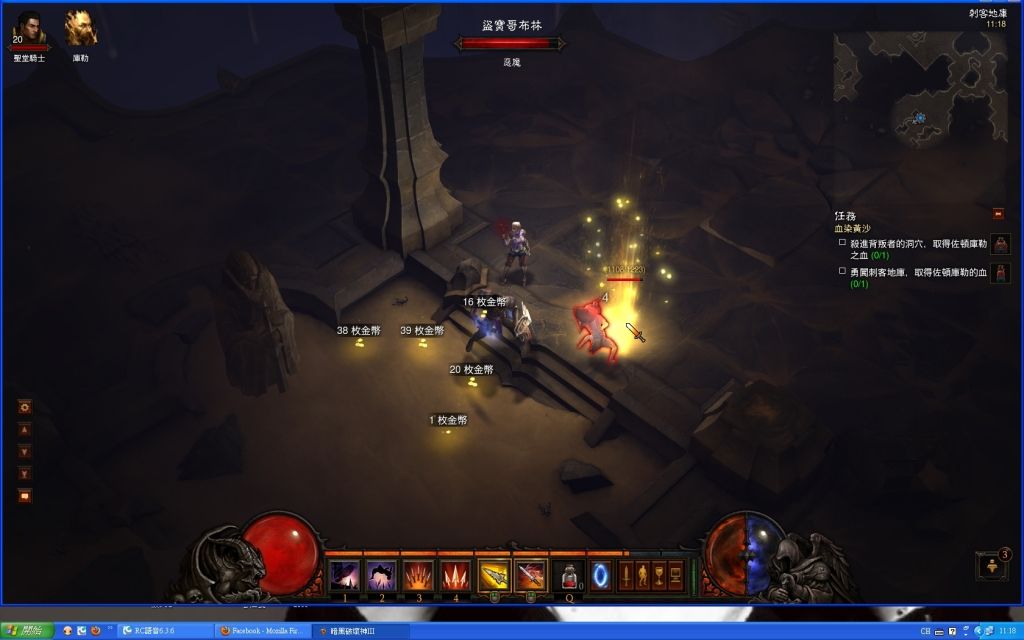Open the blue town portal
Image resolution: width=1024 pixels, height=640 pixels.
(601, 576)
